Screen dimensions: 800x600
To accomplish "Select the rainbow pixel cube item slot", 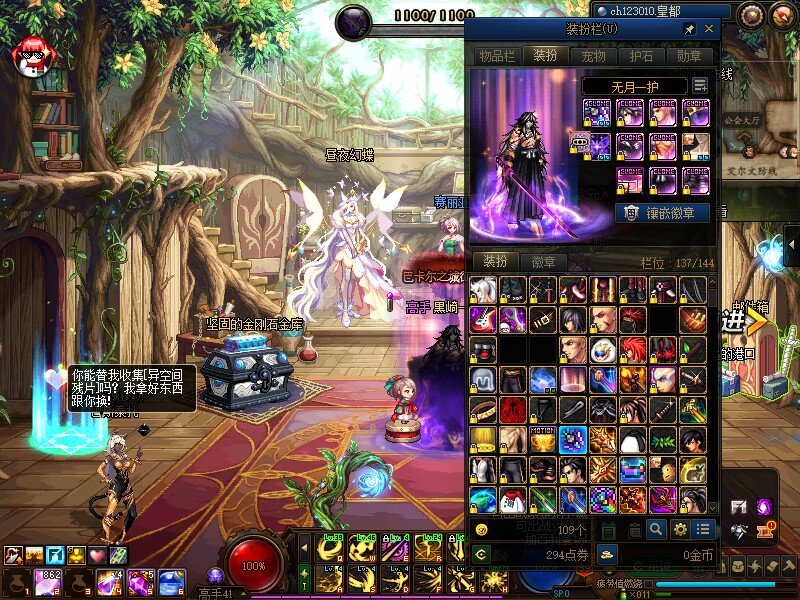I will pos(603,499).
